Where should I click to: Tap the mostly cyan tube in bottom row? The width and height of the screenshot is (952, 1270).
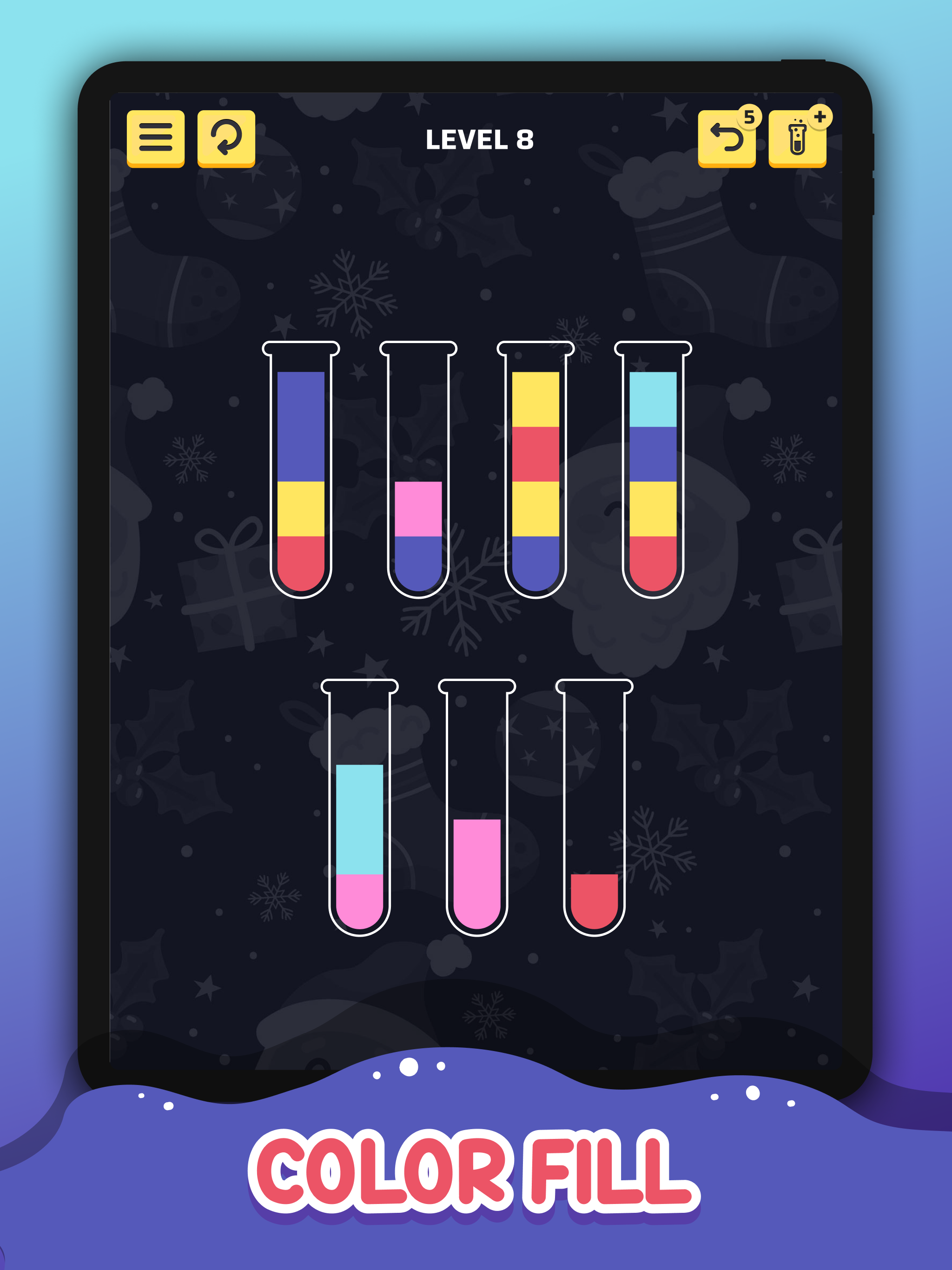(x=360, y=815)
